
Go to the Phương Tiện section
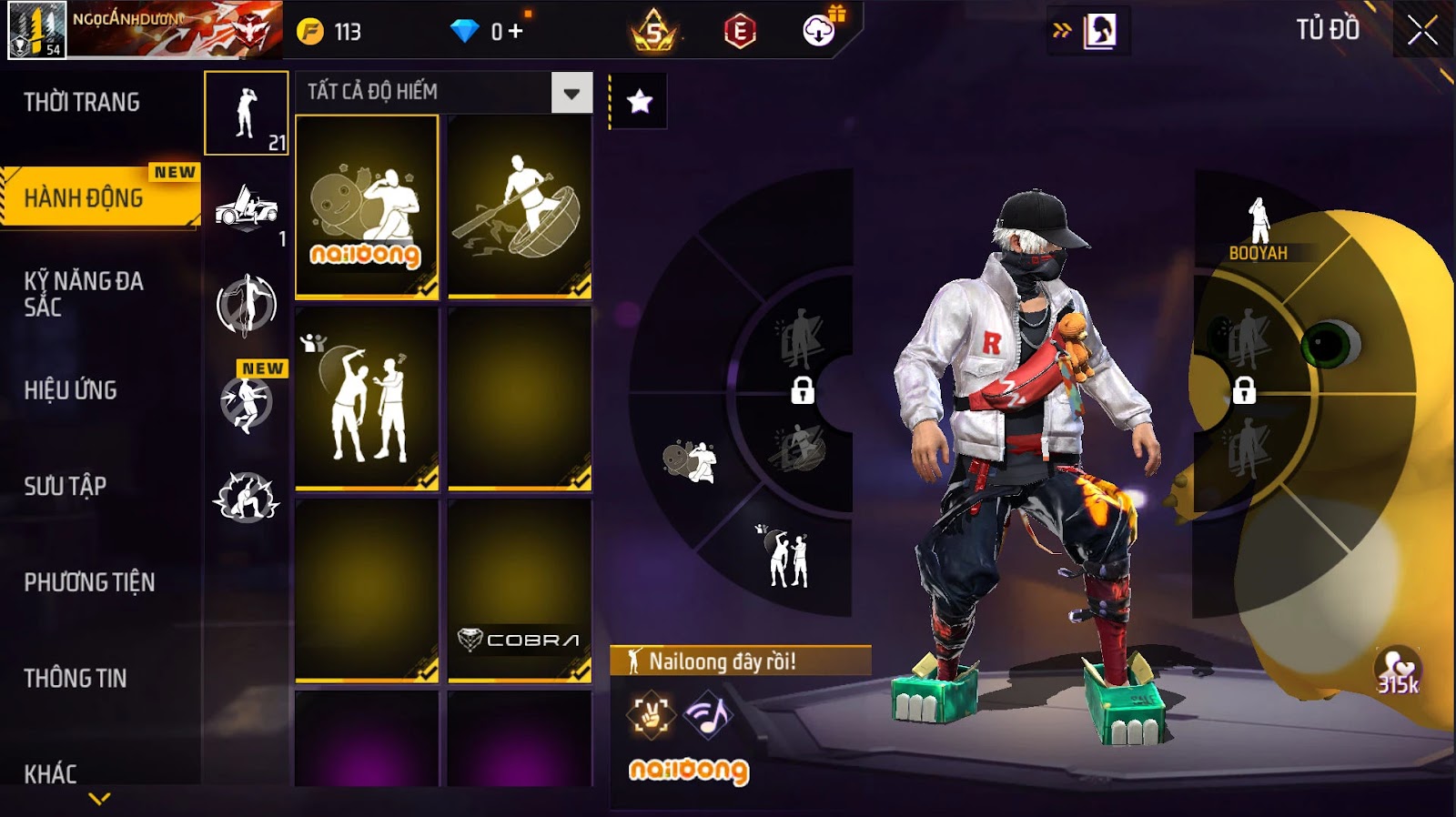pos(89,582)
